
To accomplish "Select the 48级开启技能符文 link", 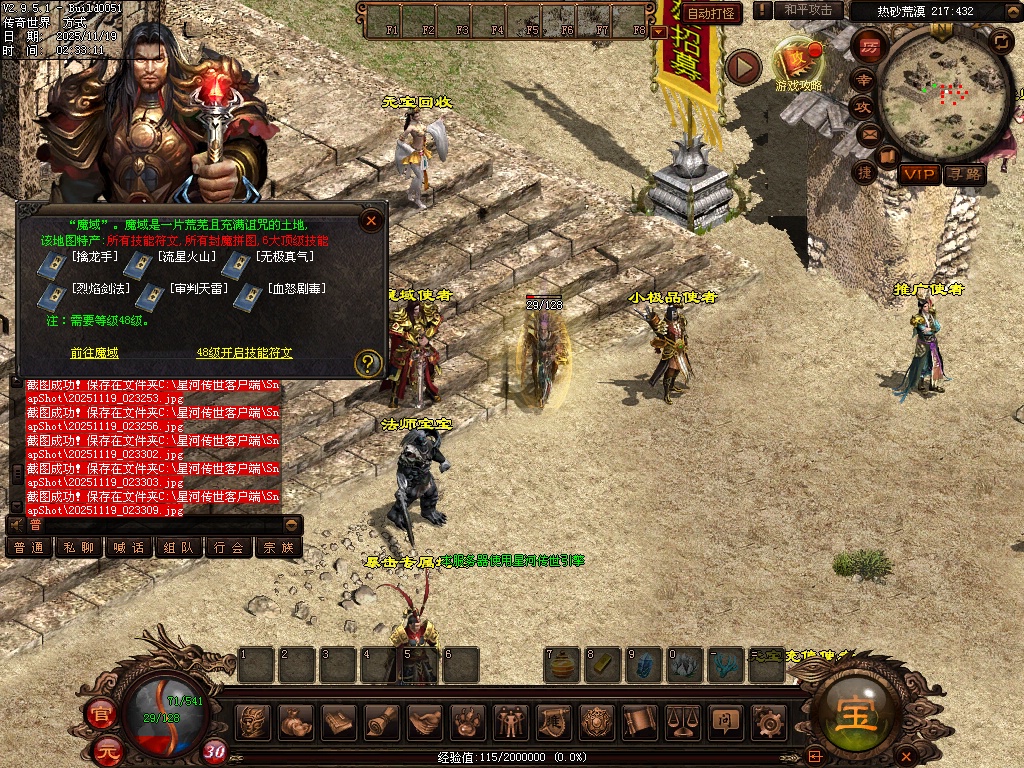I will [x=244, y=353].
